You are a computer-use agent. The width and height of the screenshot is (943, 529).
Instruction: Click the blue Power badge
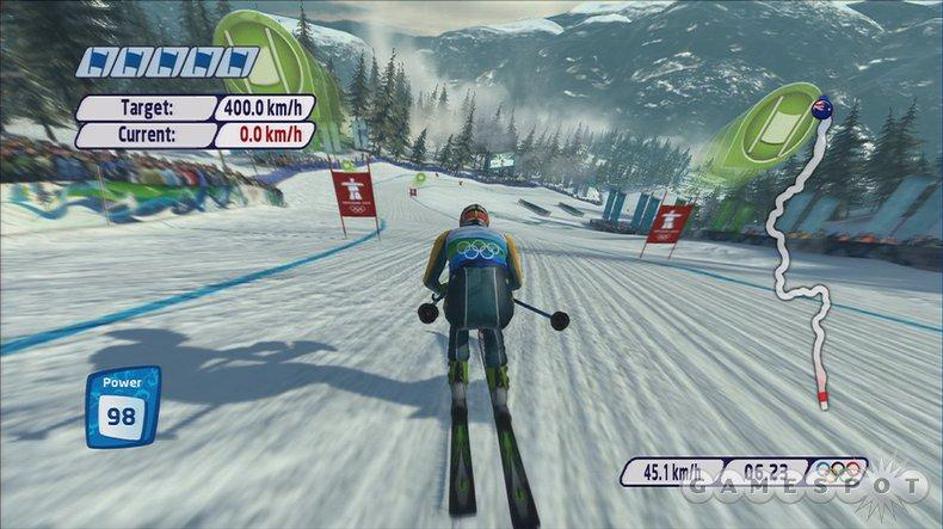(122, 406)
